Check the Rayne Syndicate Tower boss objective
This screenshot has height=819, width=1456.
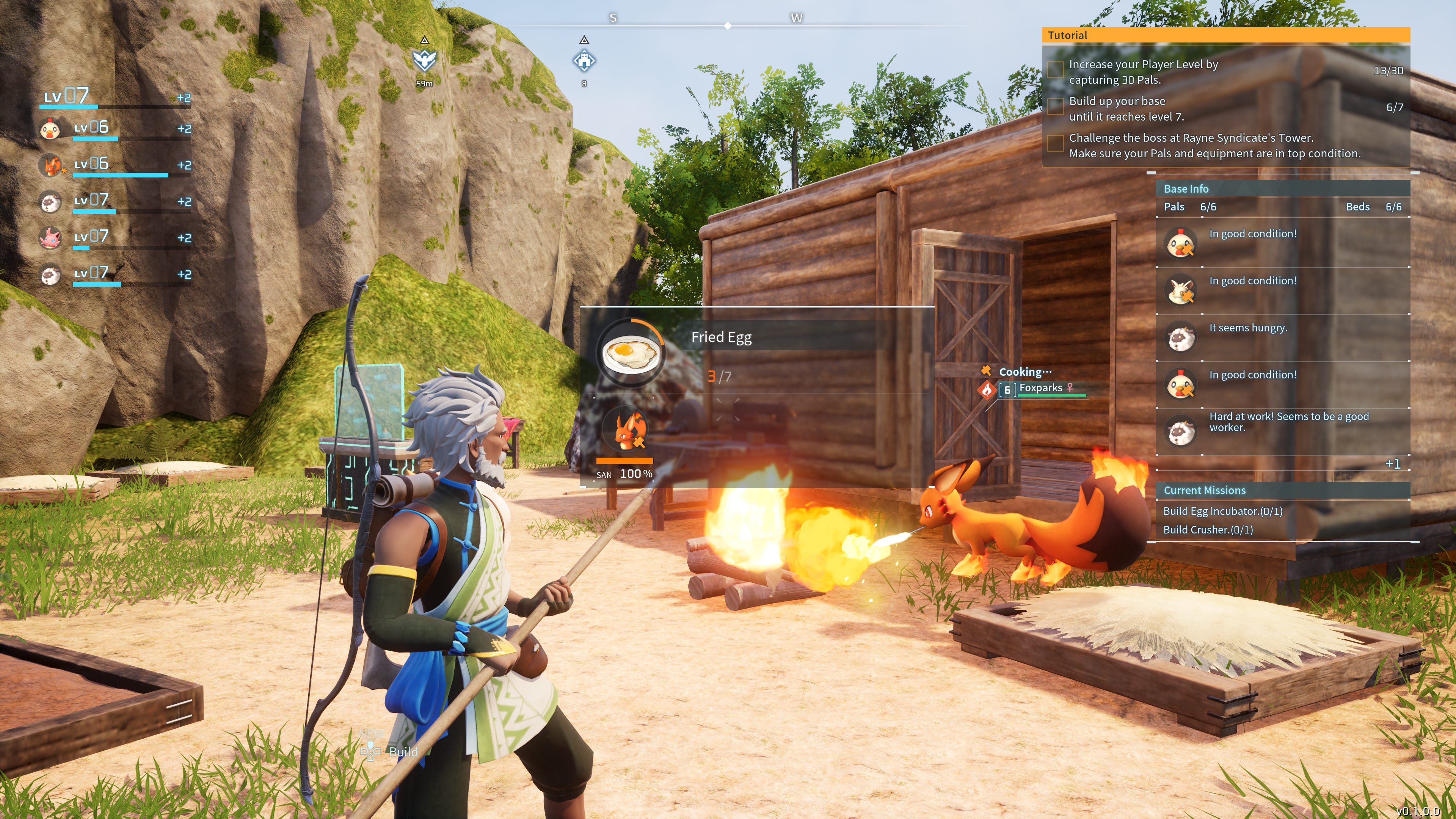(x=1055, y=144)
